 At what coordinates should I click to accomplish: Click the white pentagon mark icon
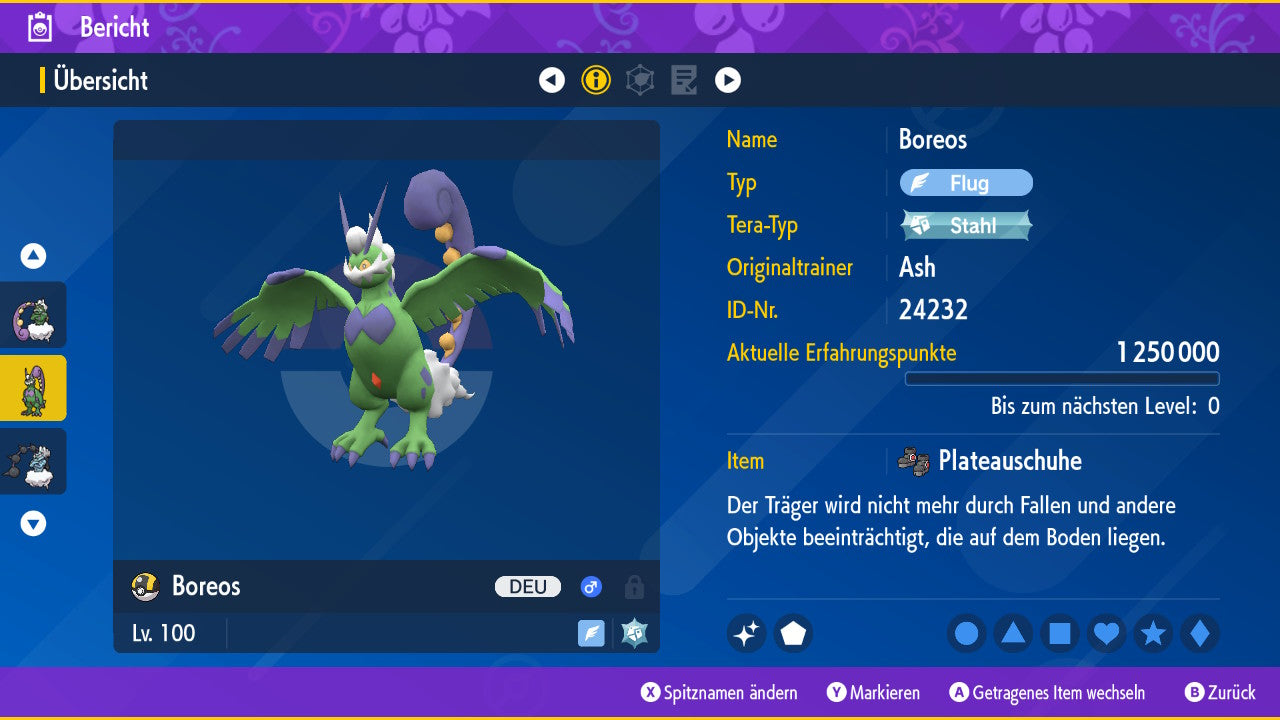[x=793, y=633]
